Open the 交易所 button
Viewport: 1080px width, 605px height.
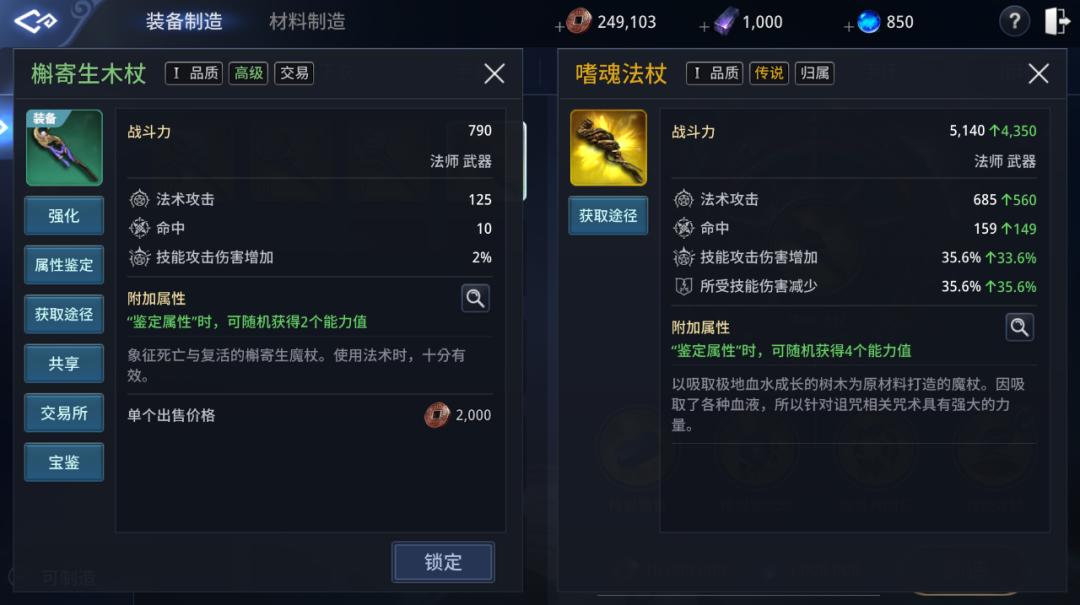coord(64,413)
